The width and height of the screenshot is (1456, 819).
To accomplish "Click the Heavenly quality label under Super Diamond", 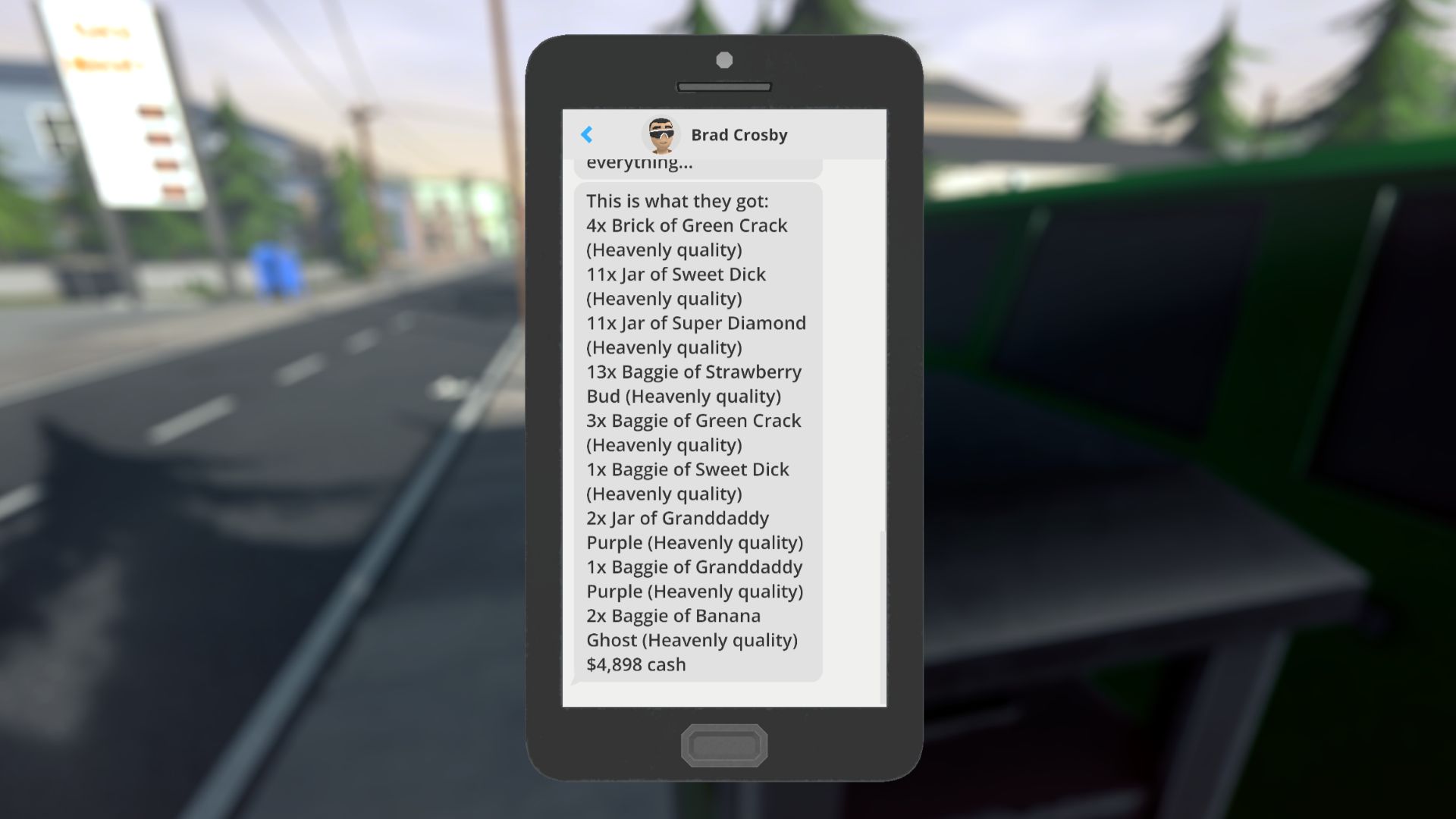I will [664, 347].
